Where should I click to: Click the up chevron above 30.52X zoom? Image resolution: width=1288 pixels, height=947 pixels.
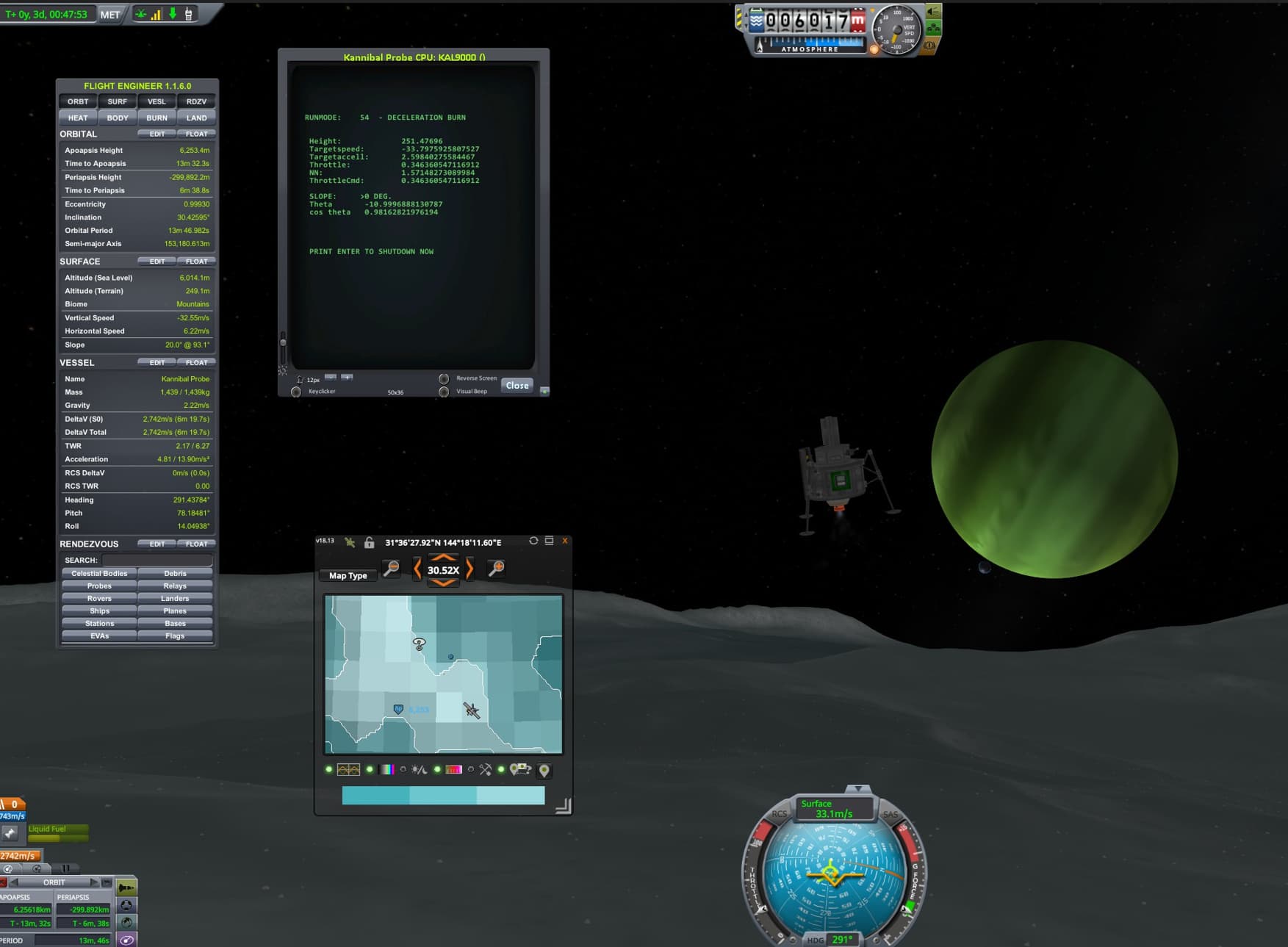(443, 556)
